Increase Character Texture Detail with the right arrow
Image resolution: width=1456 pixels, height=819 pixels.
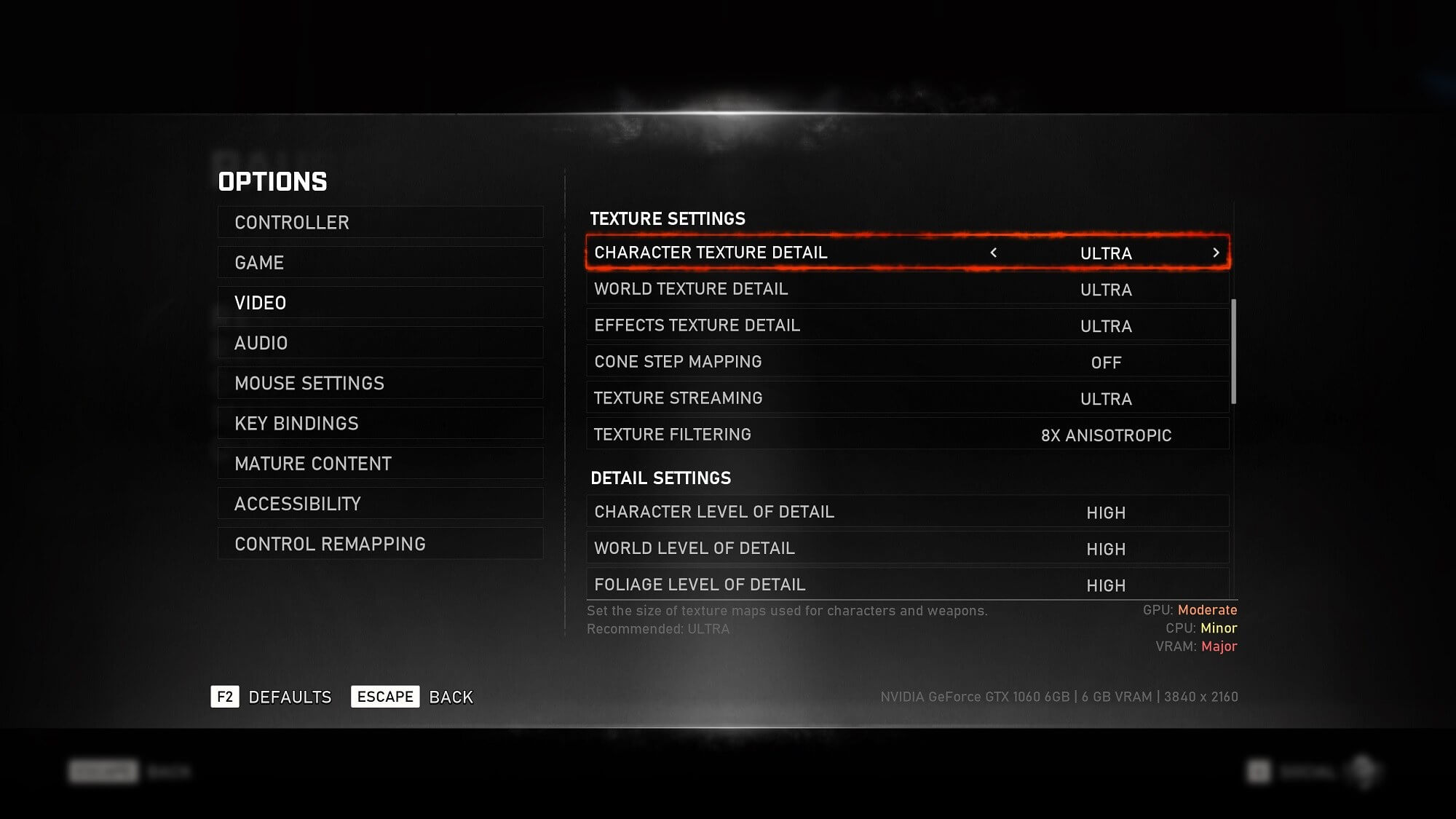pyautogui.click(x=1216, y=253)
